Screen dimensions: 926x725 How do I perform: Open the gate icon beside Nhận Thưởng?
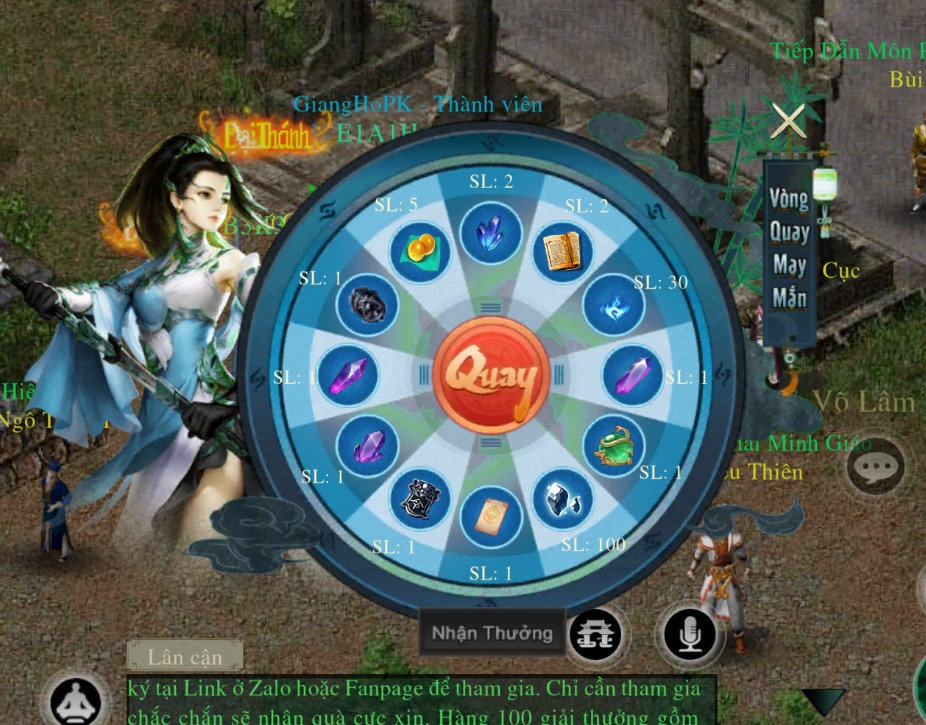[596, 634]
